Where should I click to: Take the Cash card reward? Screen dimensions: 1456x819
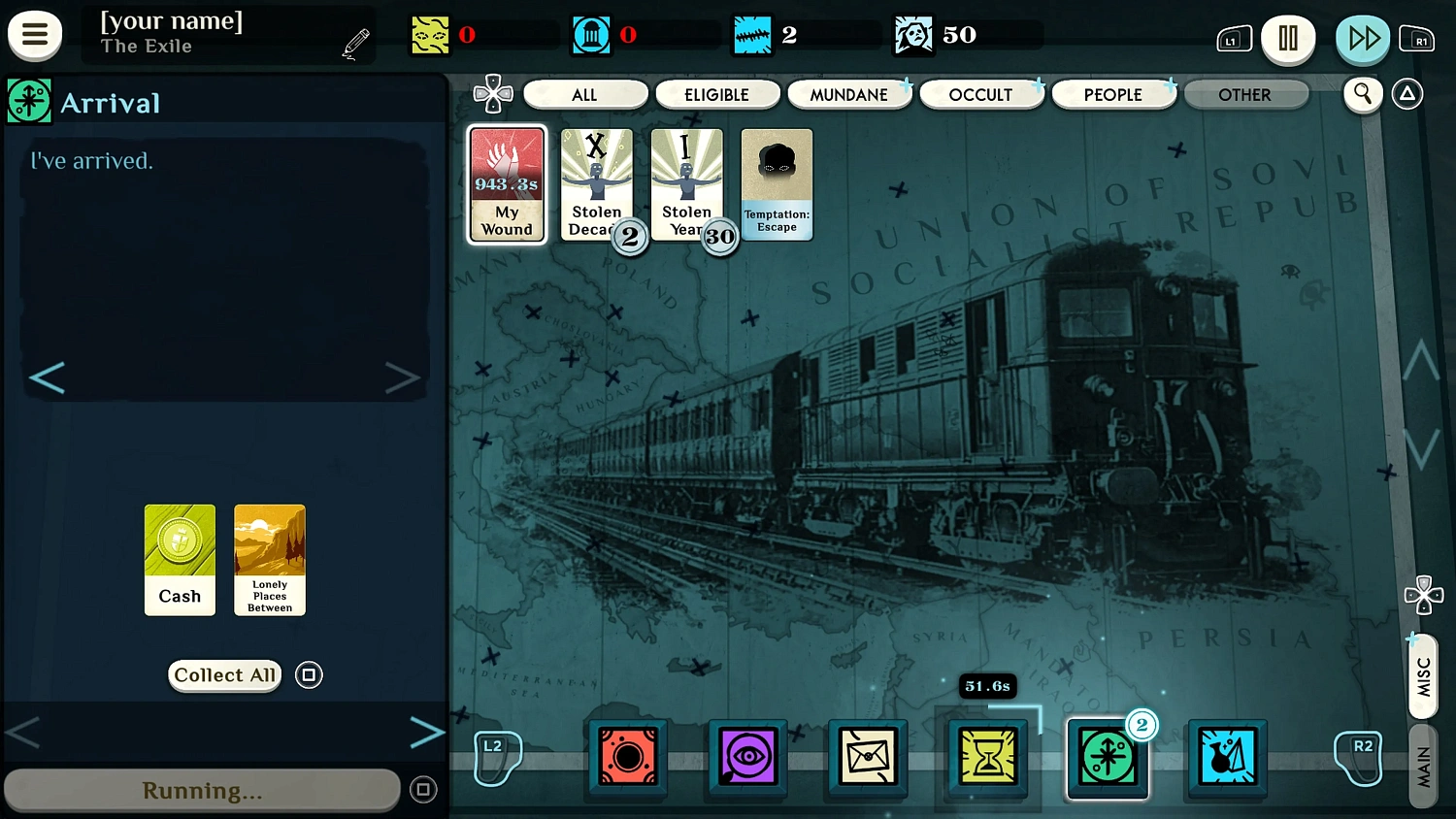(180, 560)
